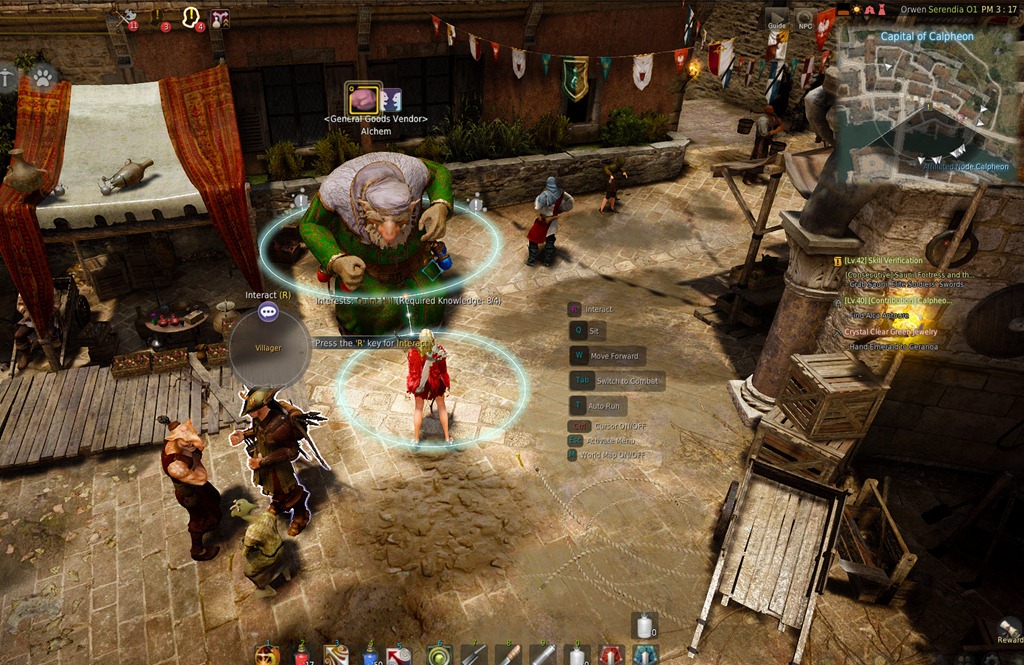1024x665 pixels.
Task: Select the red upward arrow hotbar slot
Action: [x=611, y=655]
